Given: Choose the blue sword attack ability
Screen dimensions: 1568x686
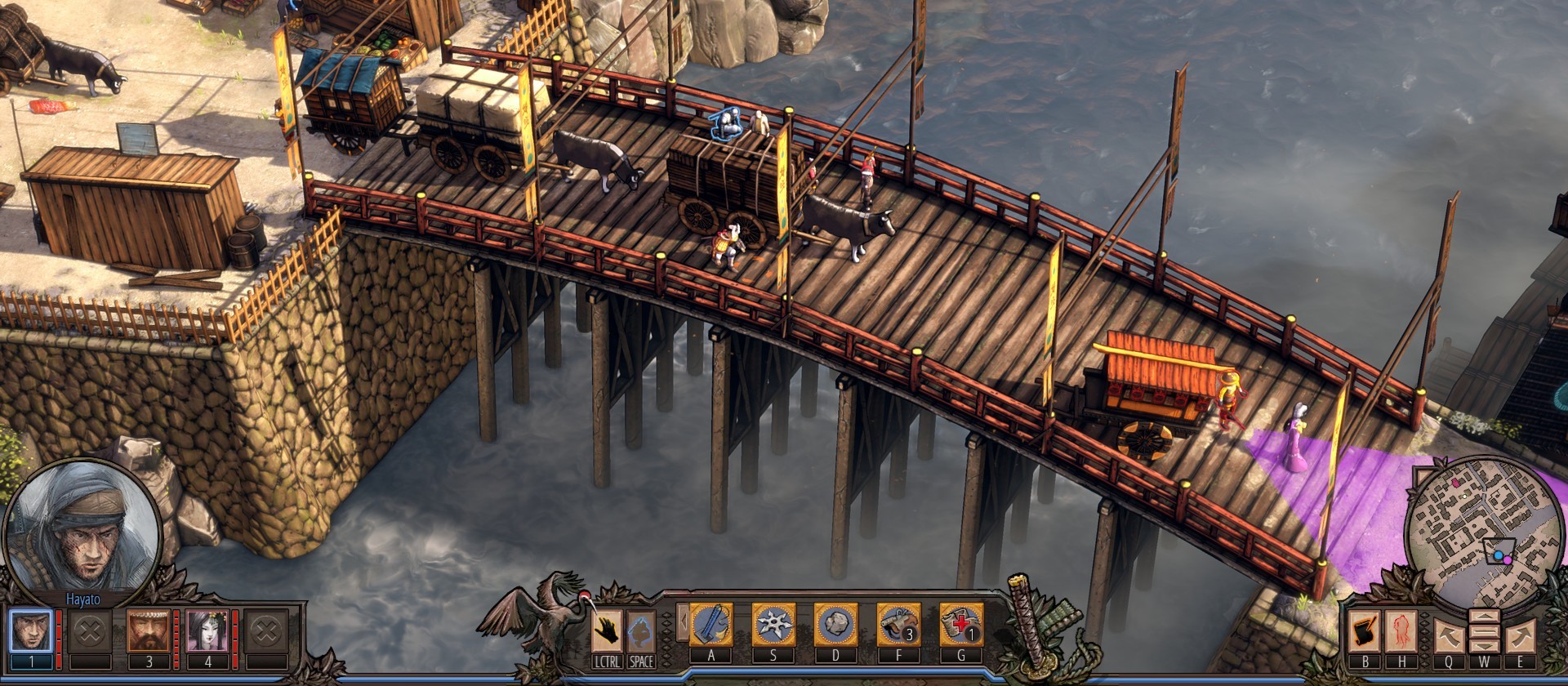Looking at the screenshot, I should (710, 625).
